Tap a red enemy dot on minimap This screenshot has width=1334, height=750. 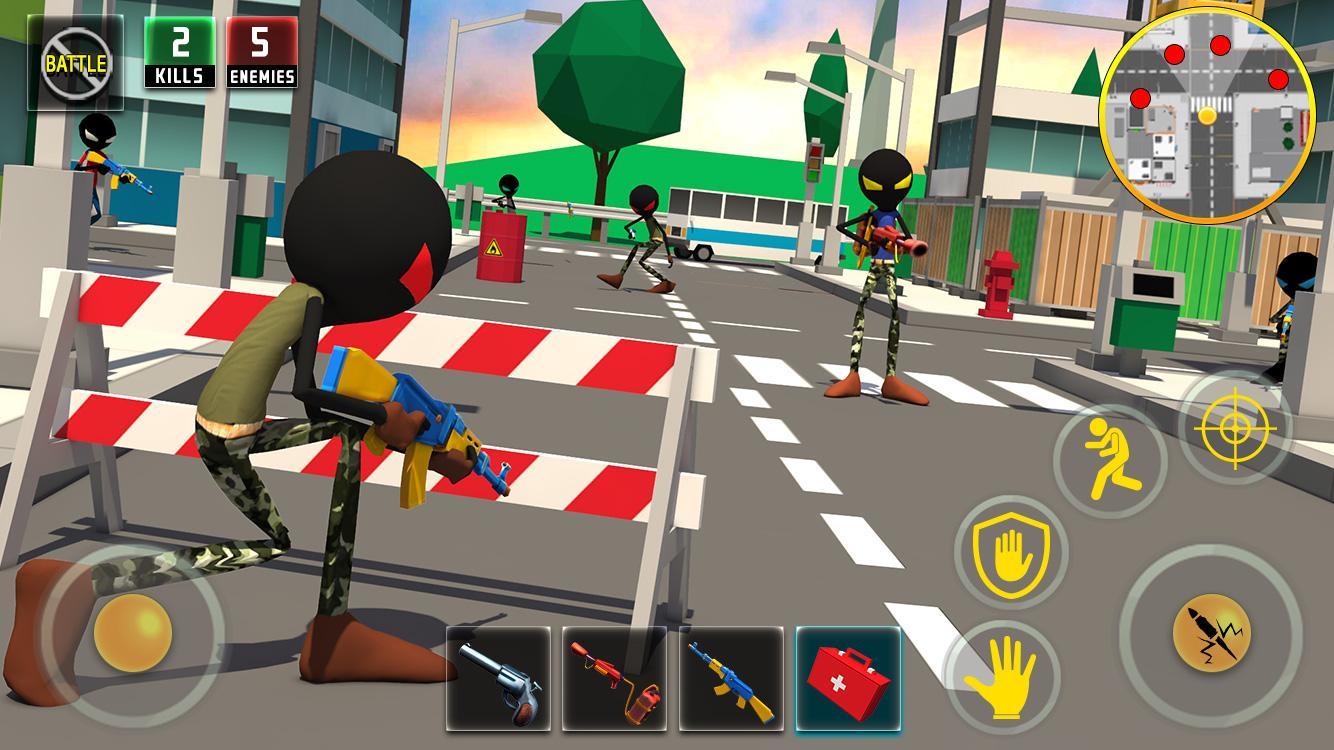pos(1218,44)
